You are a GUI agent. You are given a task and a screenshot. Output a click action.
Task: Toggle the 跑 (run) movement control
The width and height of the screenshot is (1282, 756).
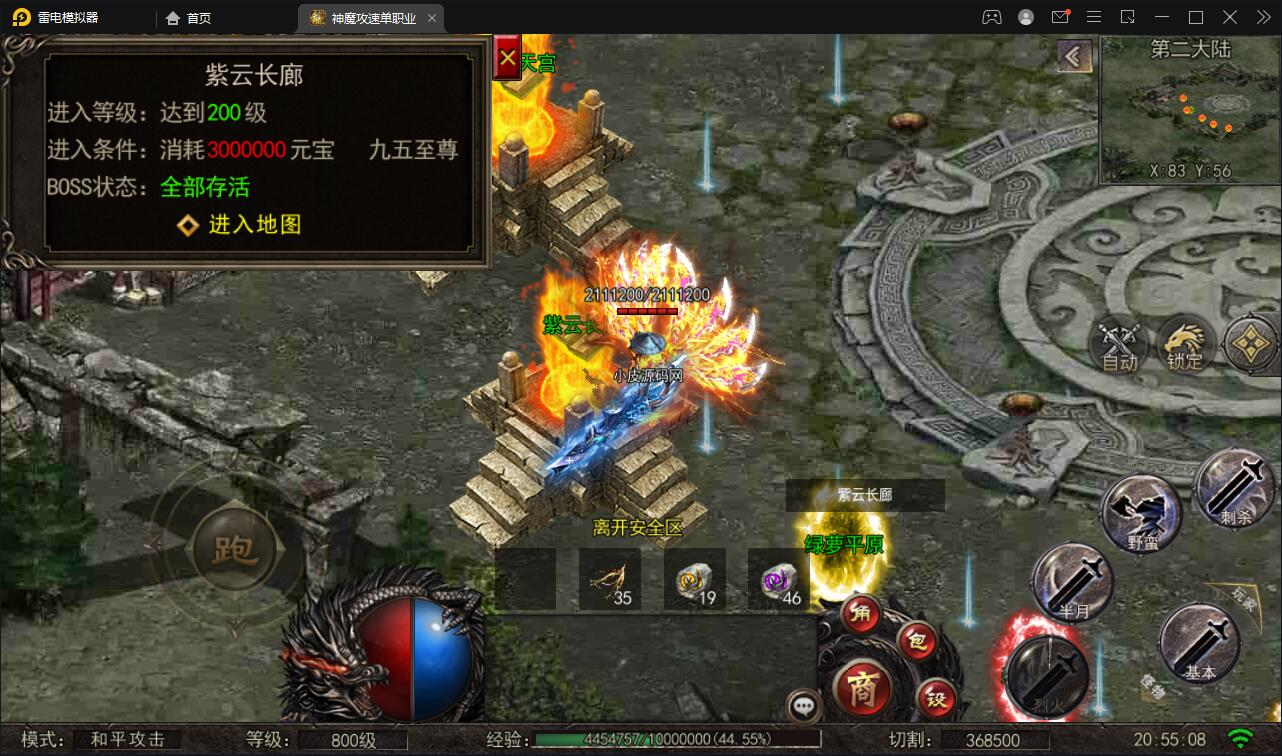(237, 548)
